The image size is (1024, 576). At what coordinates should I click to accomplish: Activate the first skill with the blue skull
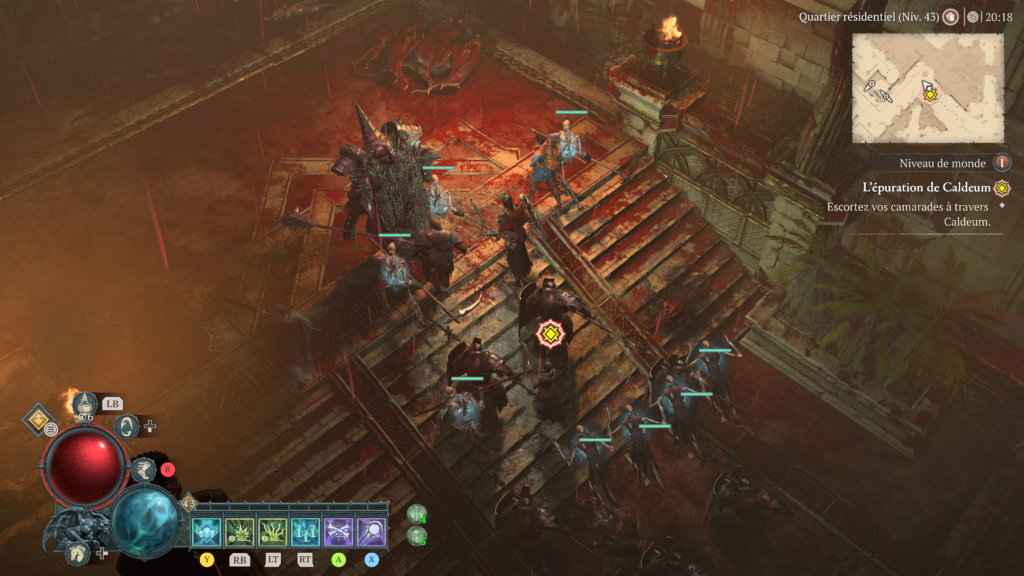coord(207,531)
